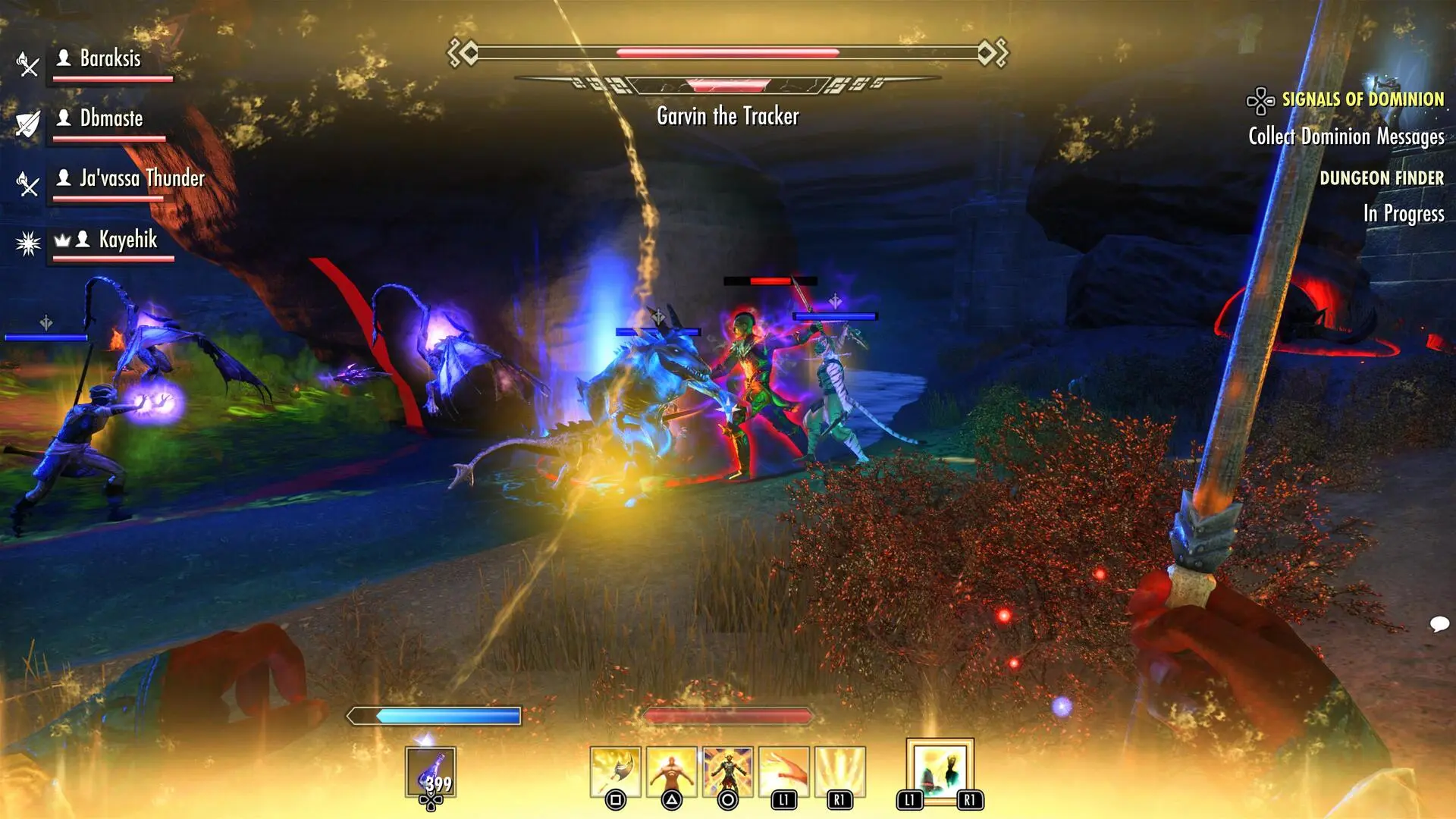Viewport: 1456px width, 819px height.
Task: Click the starburst icon next to Kayehik
Action: point(27,240)
